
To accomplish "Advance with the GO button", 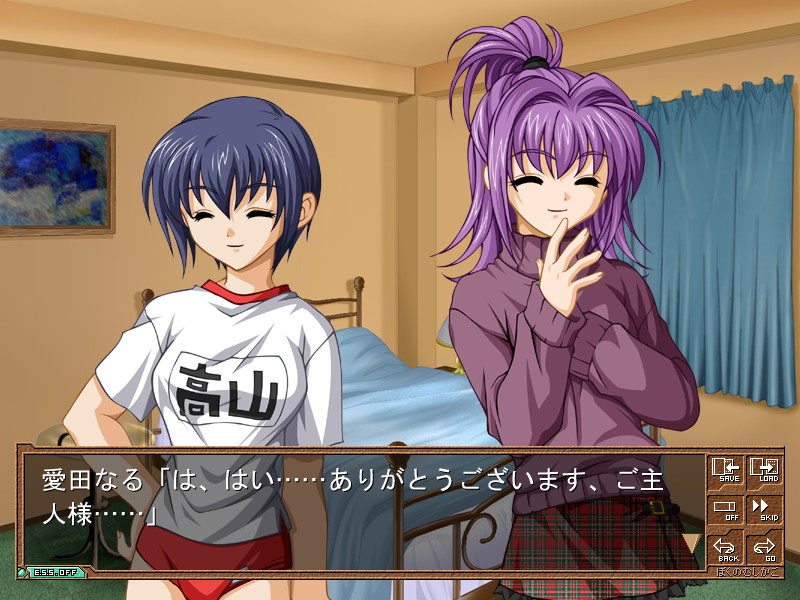I will coord(765,549).
